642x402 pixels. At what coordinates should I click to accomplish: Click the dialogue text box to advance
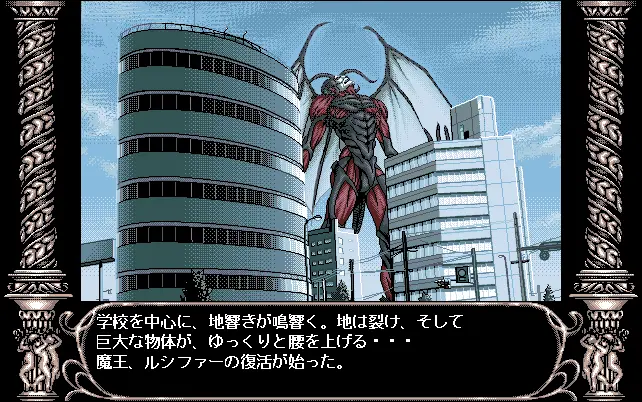click(320, 345)
